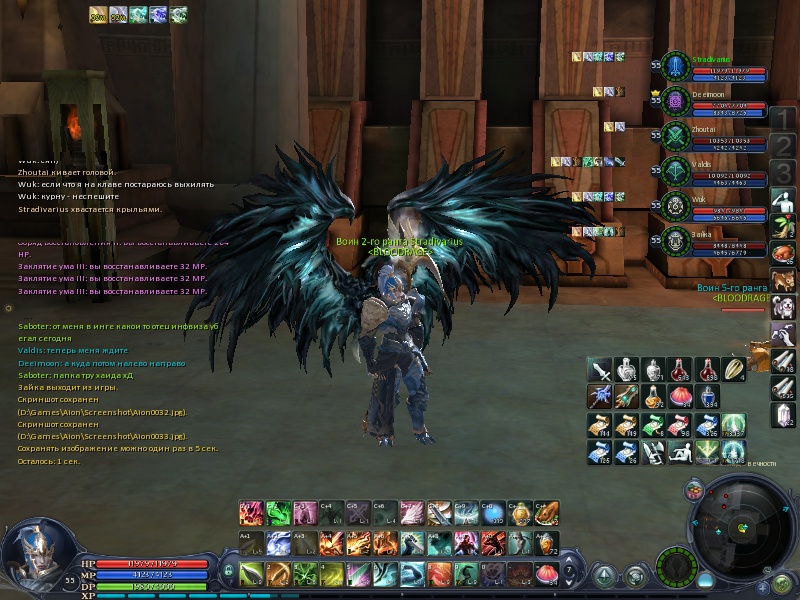Screen dimensions: 800x600
Task: Use the sitting rest action icon
Action: tap(680, 453)
